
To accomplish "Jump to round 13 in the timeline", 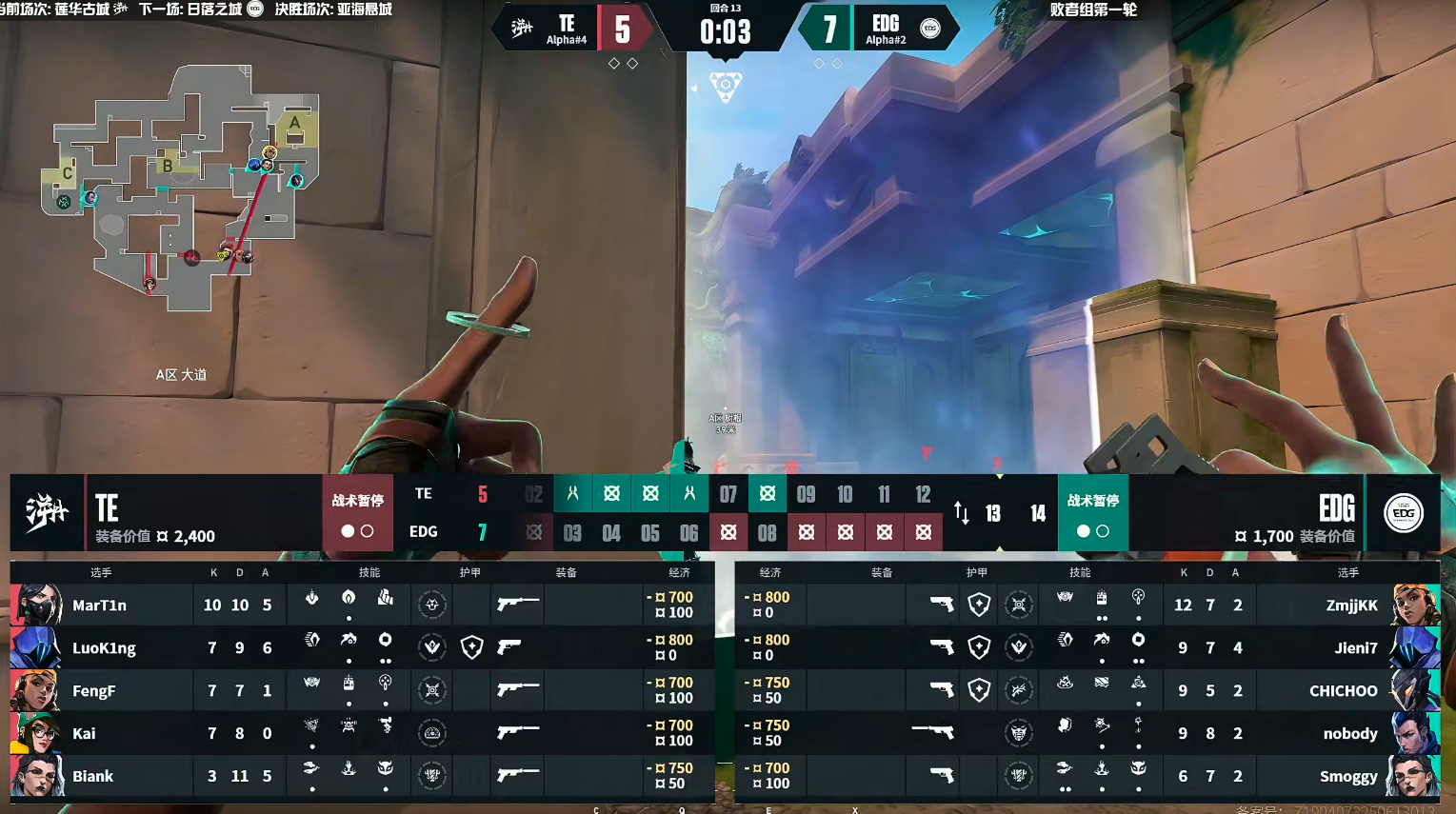I will click(x=993, y=514).
